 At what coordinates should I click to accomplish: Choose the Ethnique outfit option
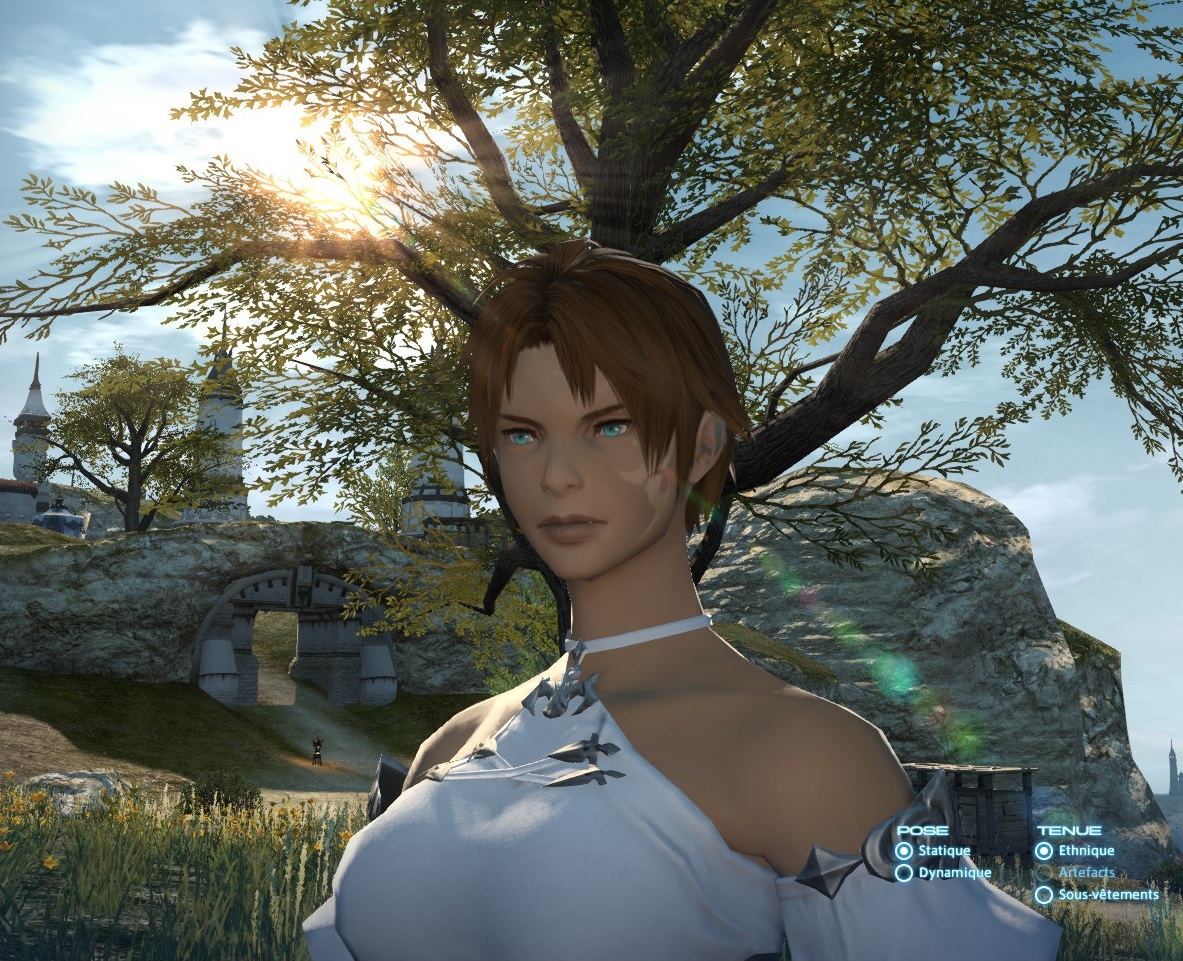(x=1044, y=851)
